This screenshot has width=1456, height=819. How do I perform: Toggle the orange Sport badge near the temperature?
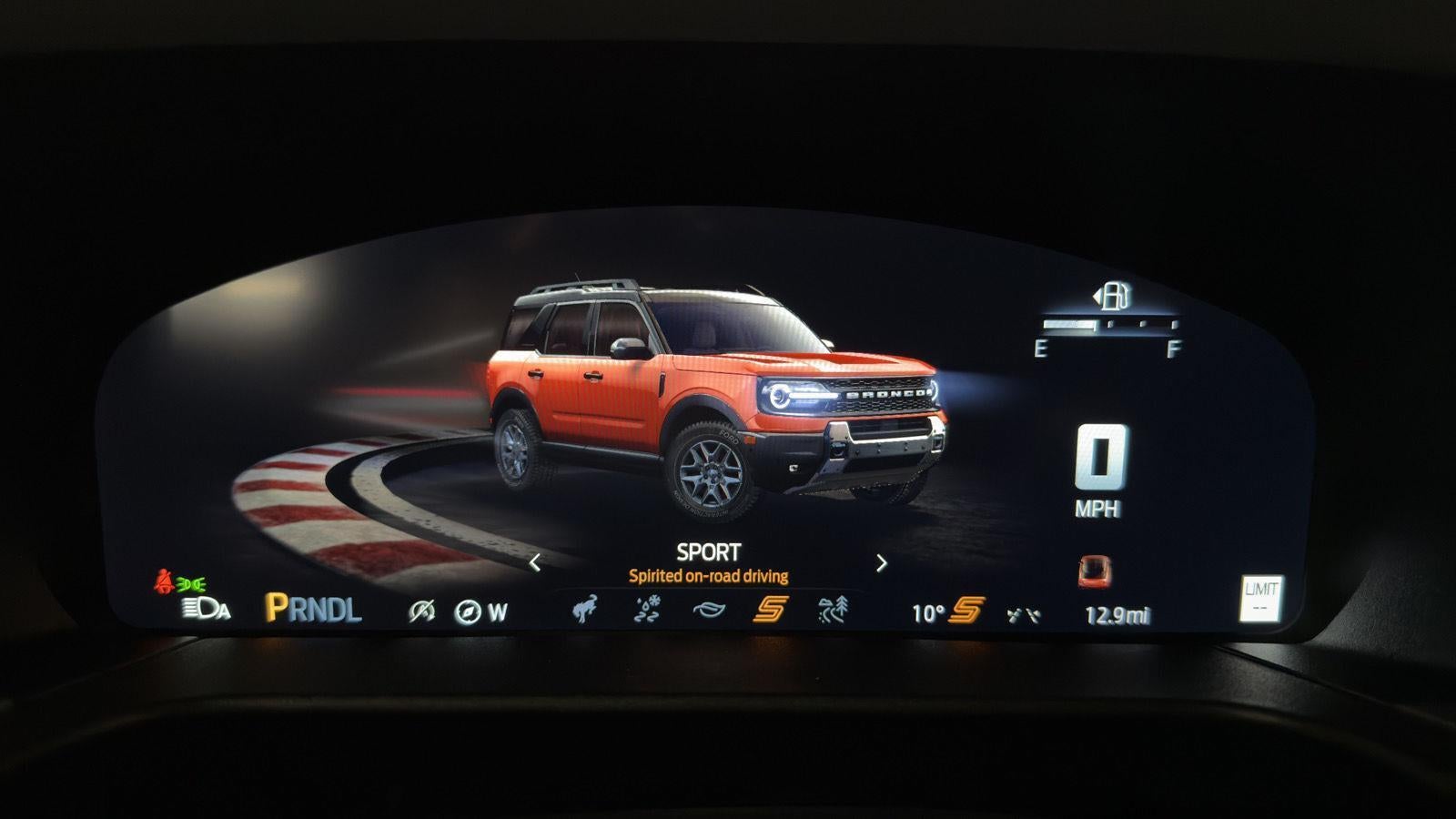pyautogui.click(x=966, y=611)
